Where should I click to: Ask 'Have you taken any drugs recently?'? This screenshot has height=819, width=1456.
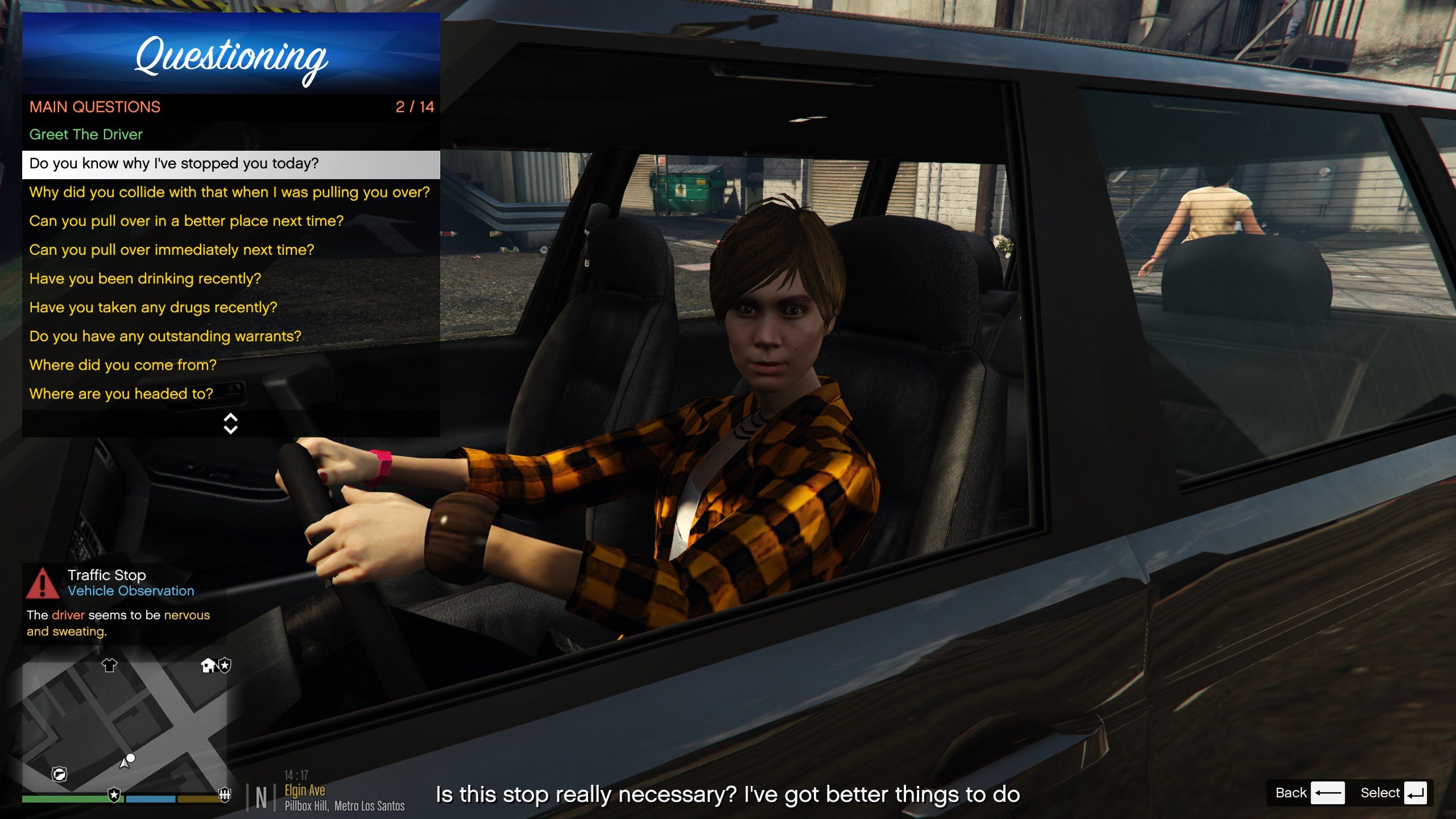153,308
